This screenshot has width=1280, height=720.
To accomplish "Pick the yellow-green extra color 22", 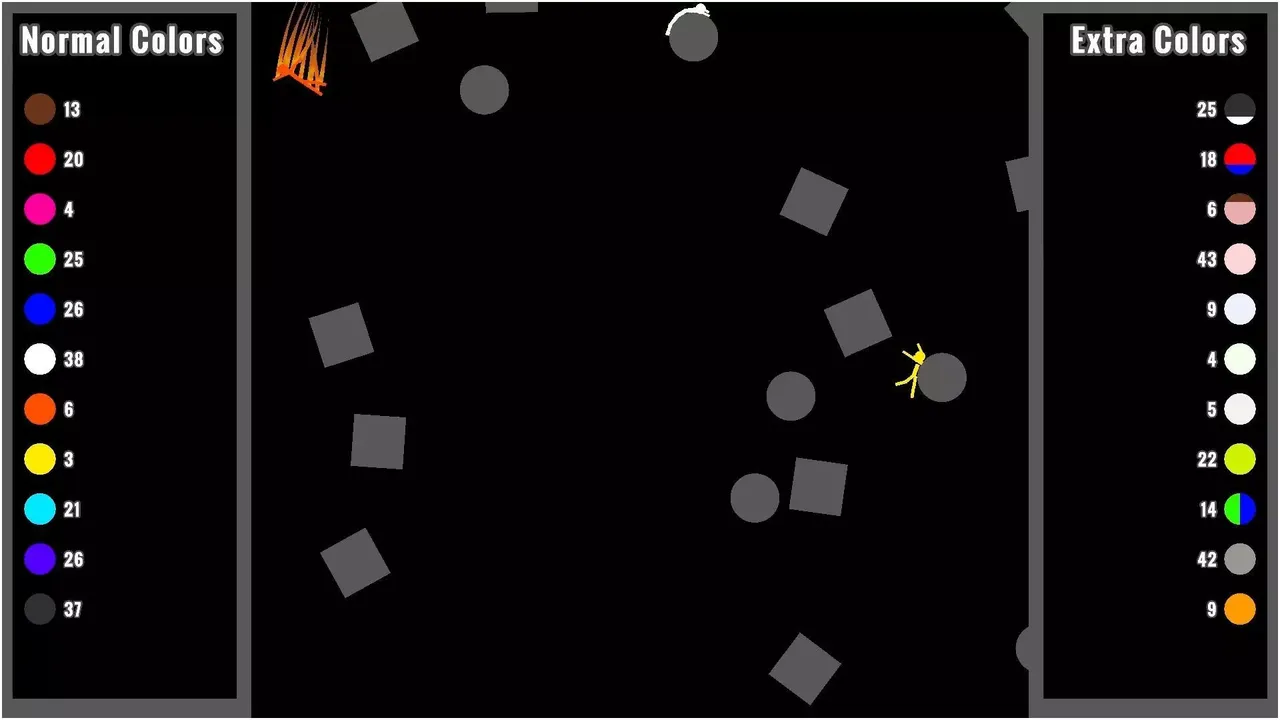I will [x=1238, y=460].
